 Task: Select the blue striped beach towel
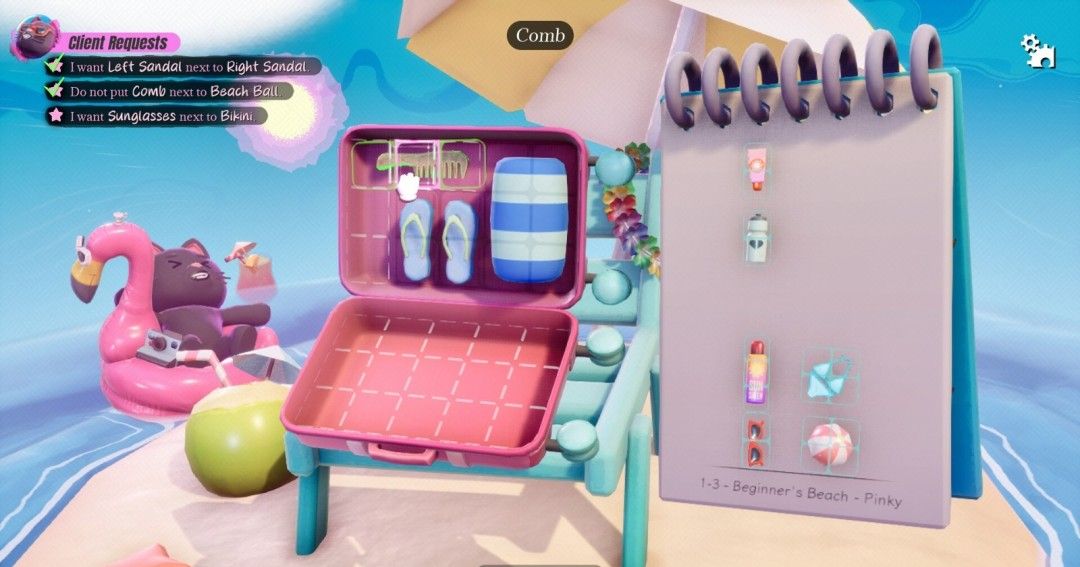click(530, 217)
